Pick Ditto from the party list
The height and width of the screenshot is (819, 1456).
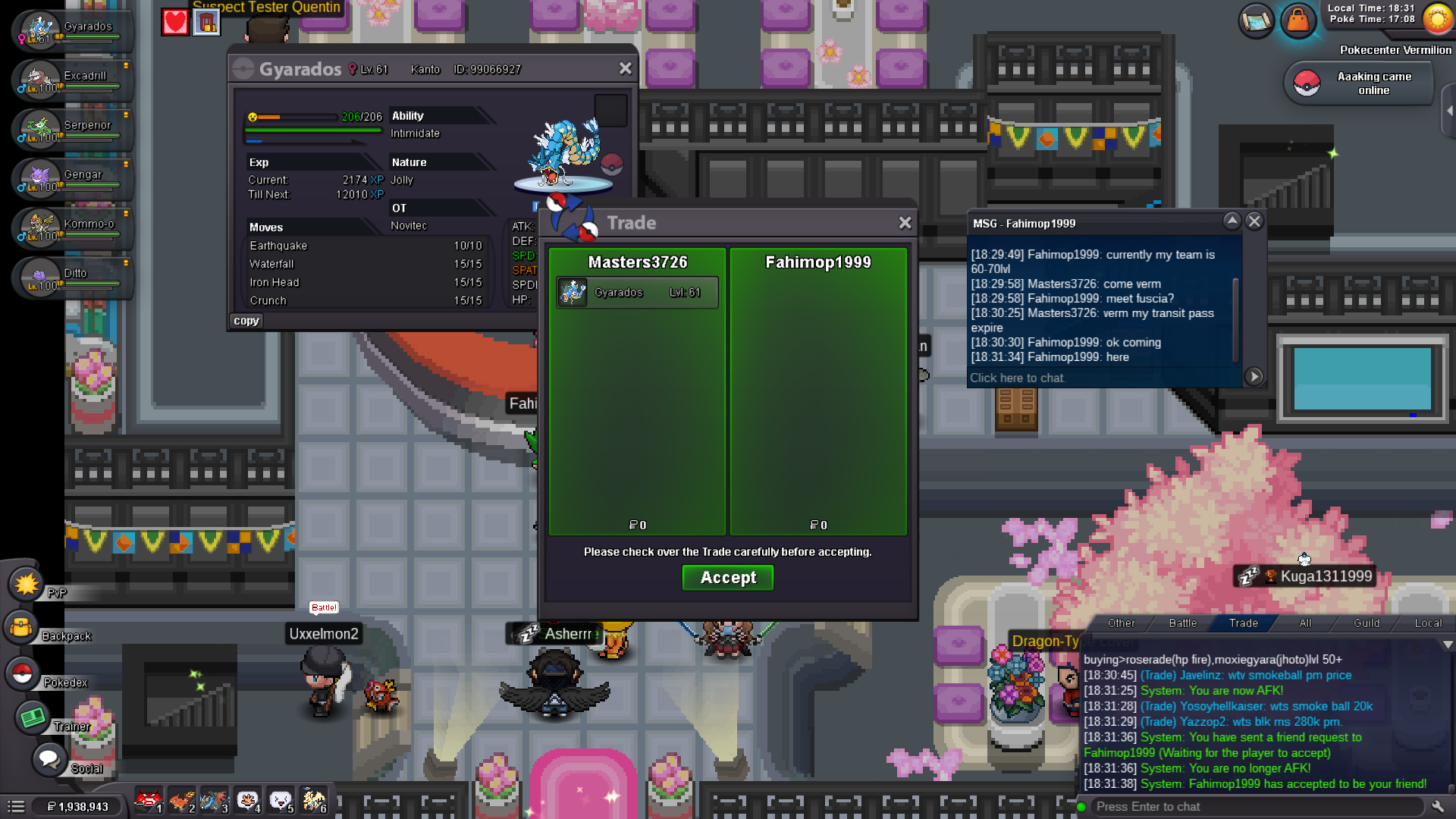pyautogui.click(x=72, y=278)
